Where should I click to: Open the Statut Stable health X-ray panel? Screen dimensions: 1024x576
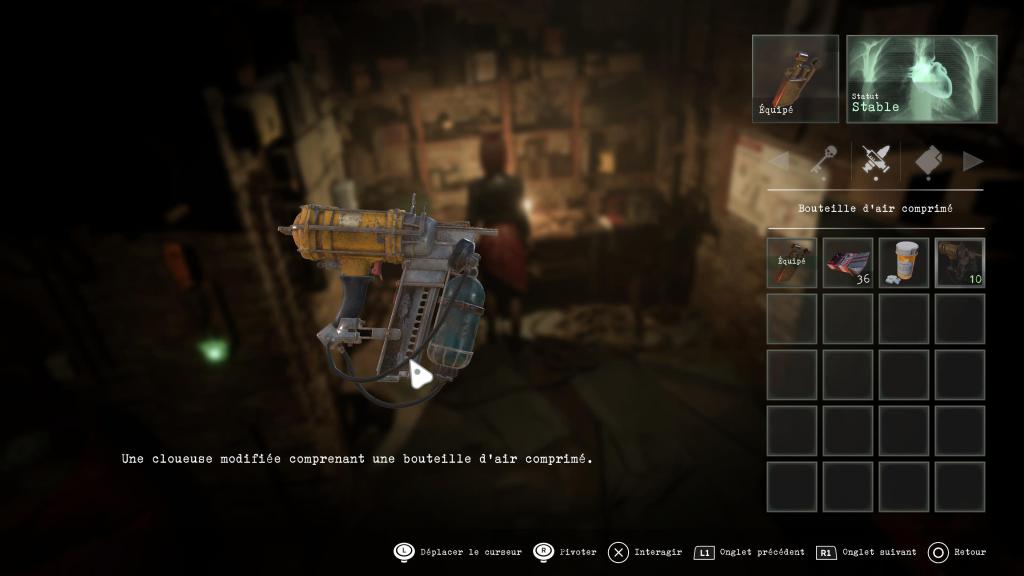click(922, 79)
